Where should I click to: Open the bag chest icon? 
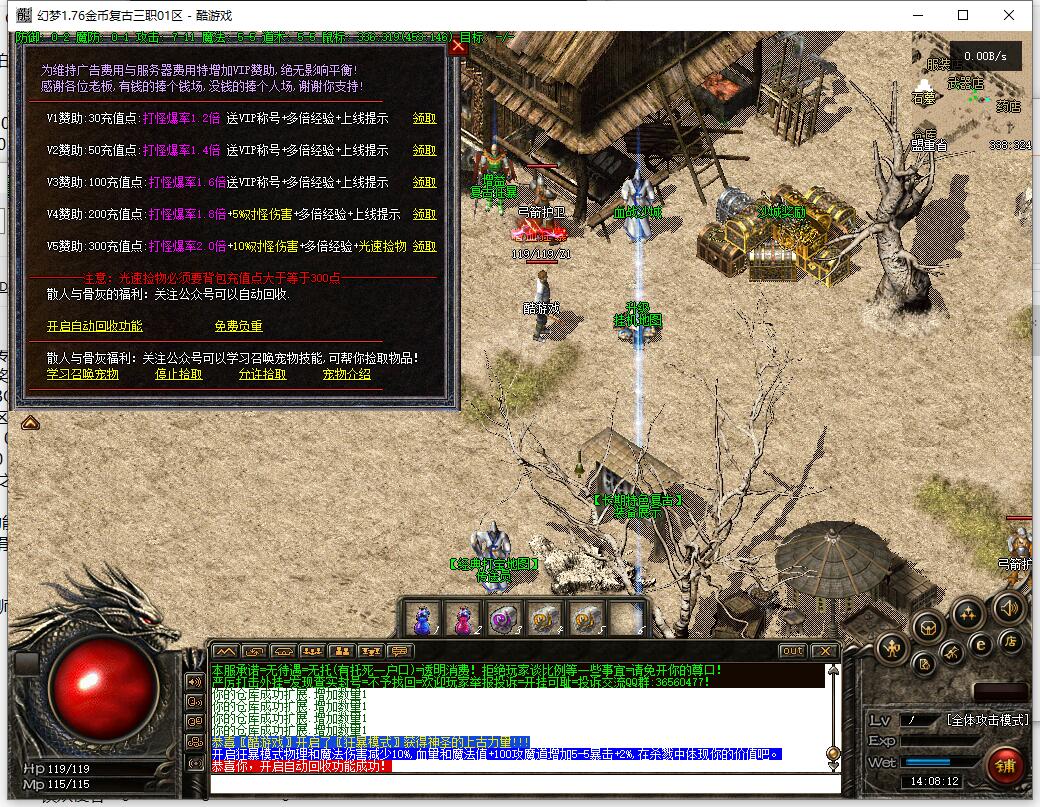click(x=930, y=628)
